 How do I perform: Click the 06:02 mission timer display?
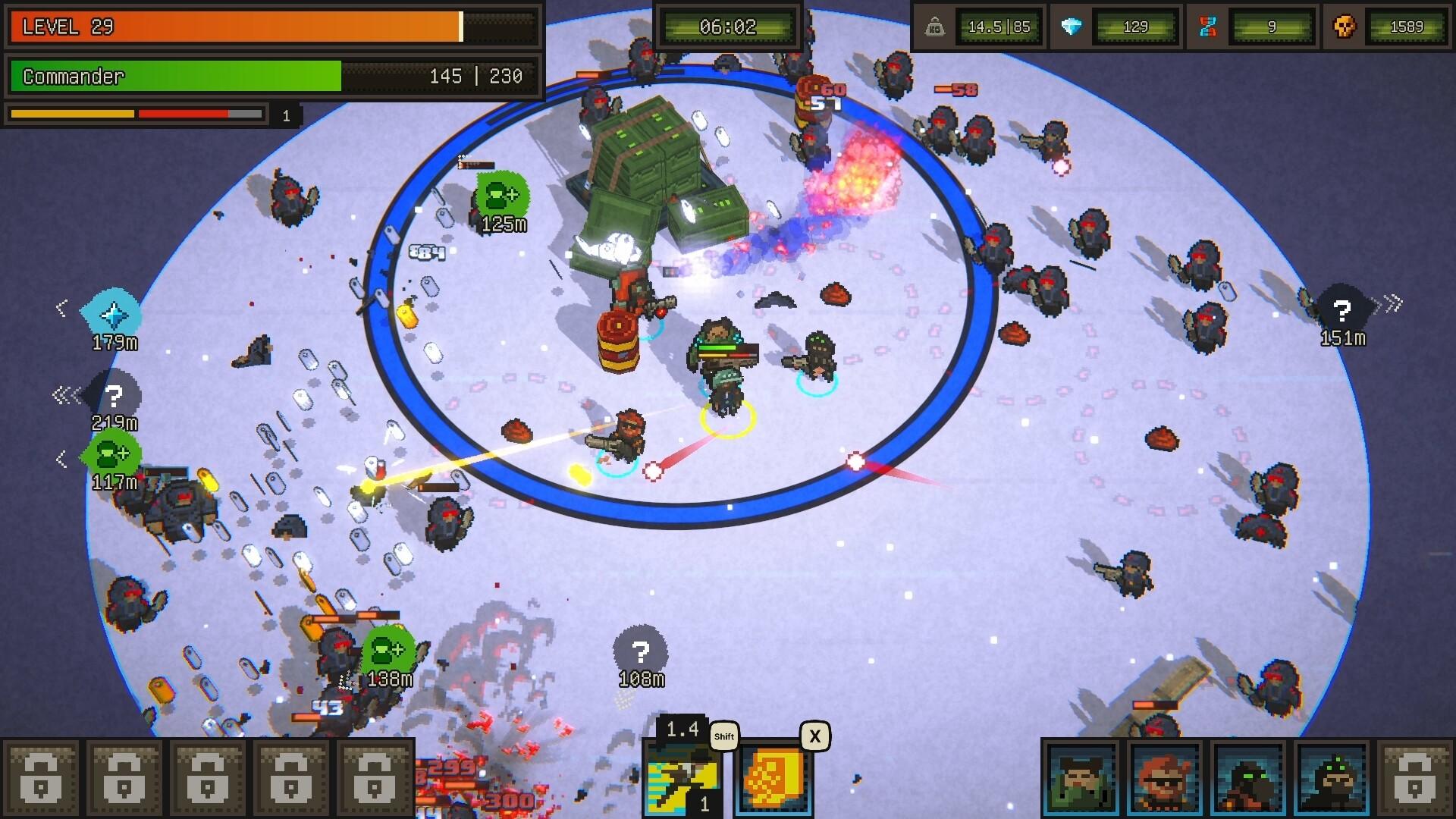[x=730, y=25]
